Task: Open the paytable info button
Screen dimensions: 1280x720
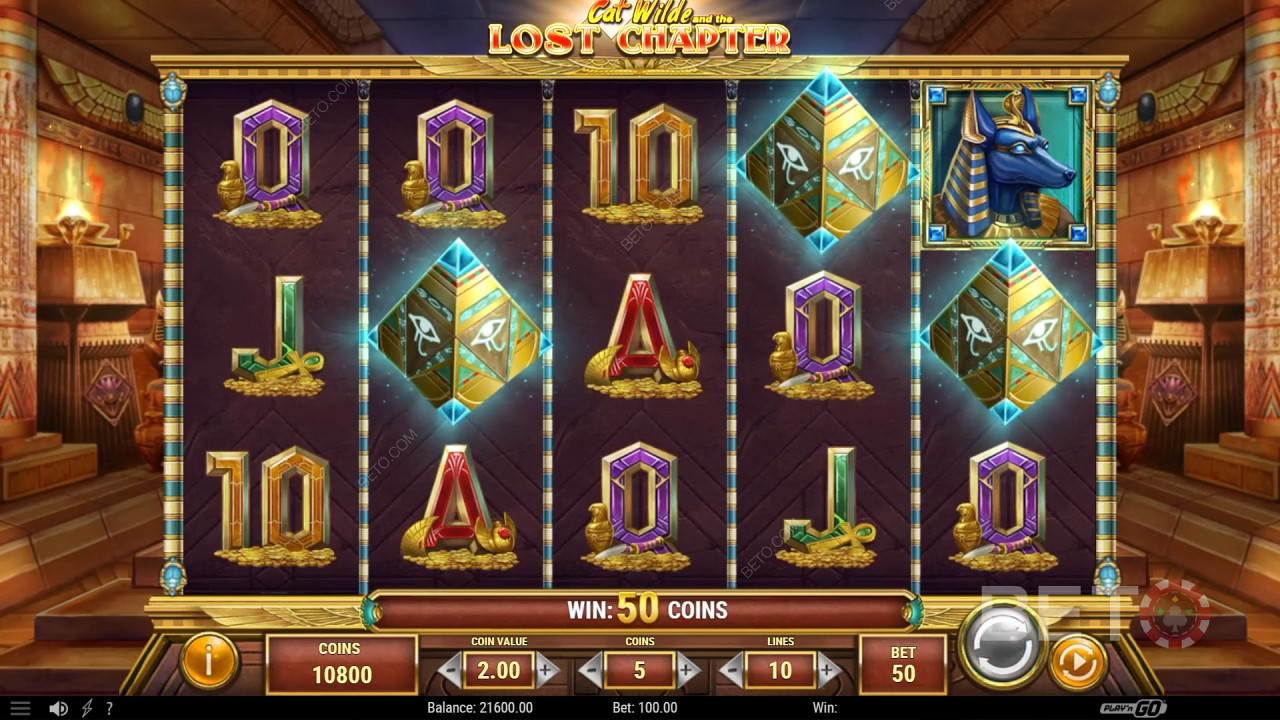Action: (x=209, y=661)
